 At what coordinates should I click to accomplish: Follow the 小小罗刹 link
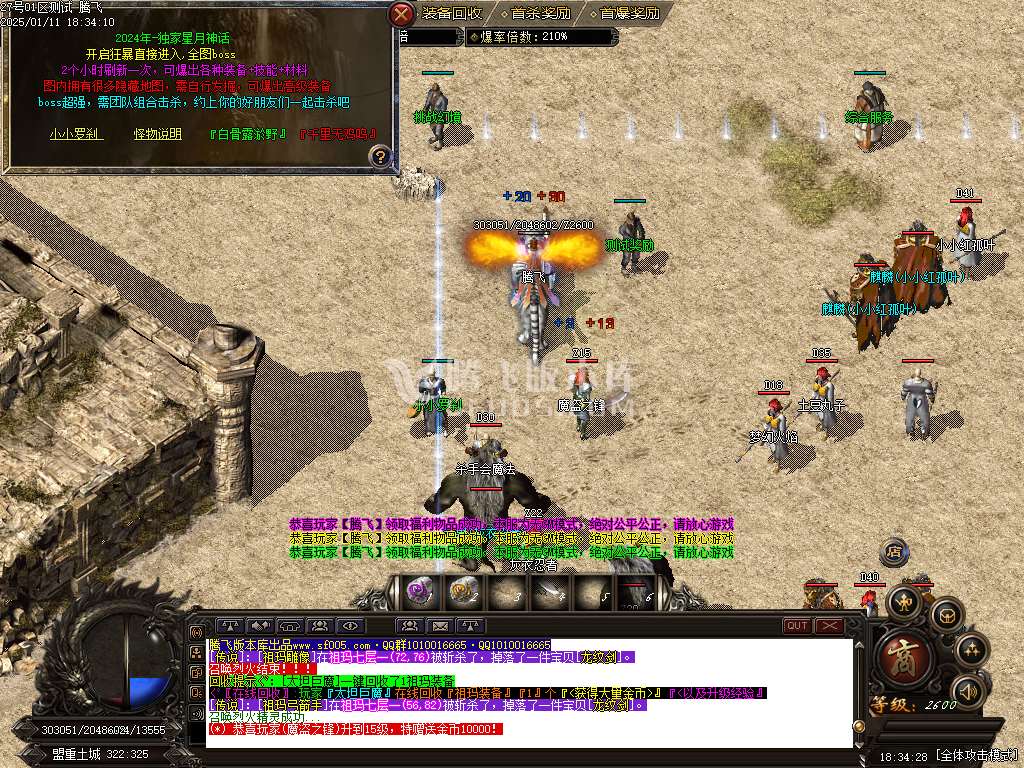click(74, 133)
